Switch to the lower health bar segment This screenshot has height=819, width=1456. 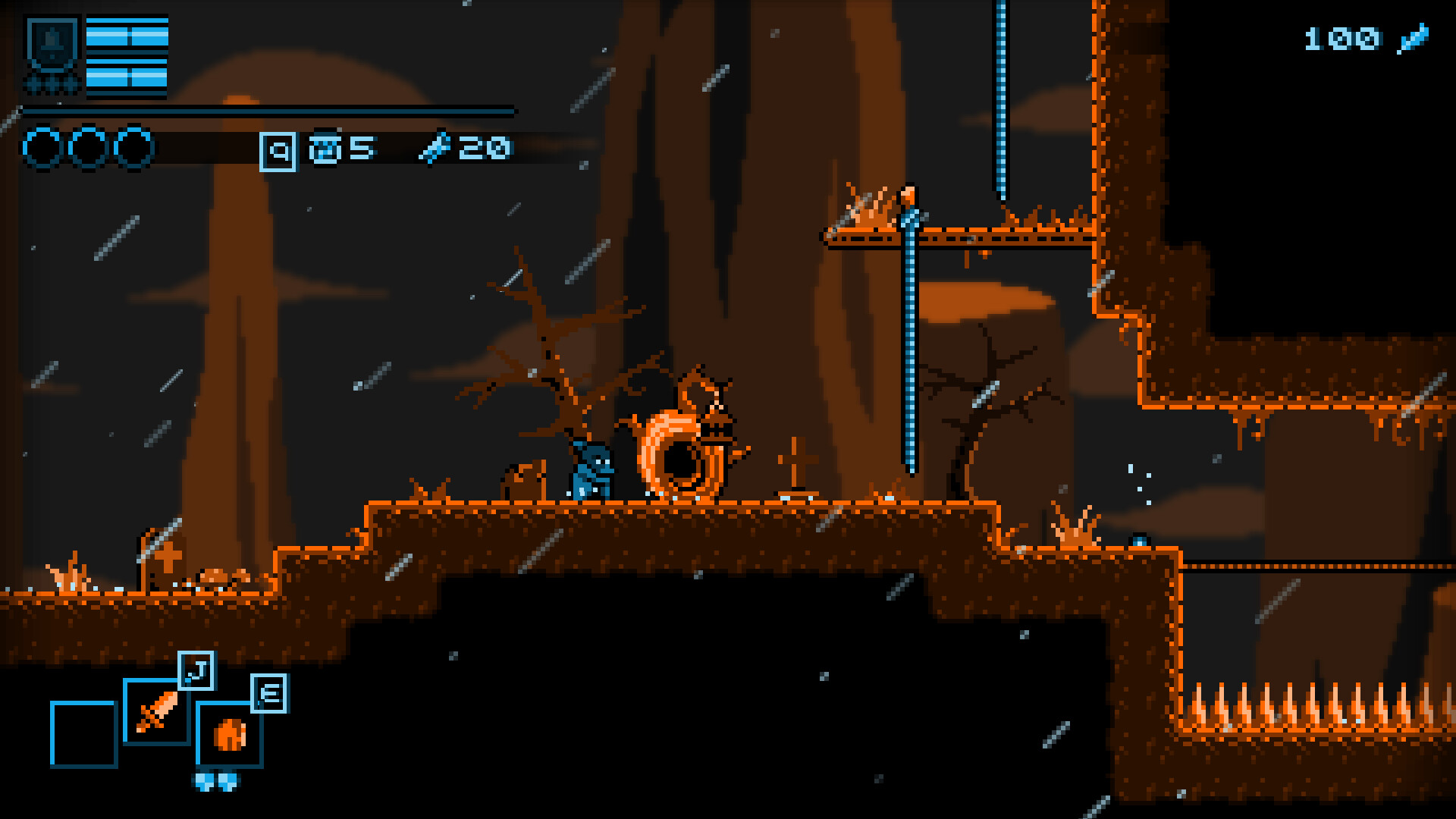coord(127,76)
